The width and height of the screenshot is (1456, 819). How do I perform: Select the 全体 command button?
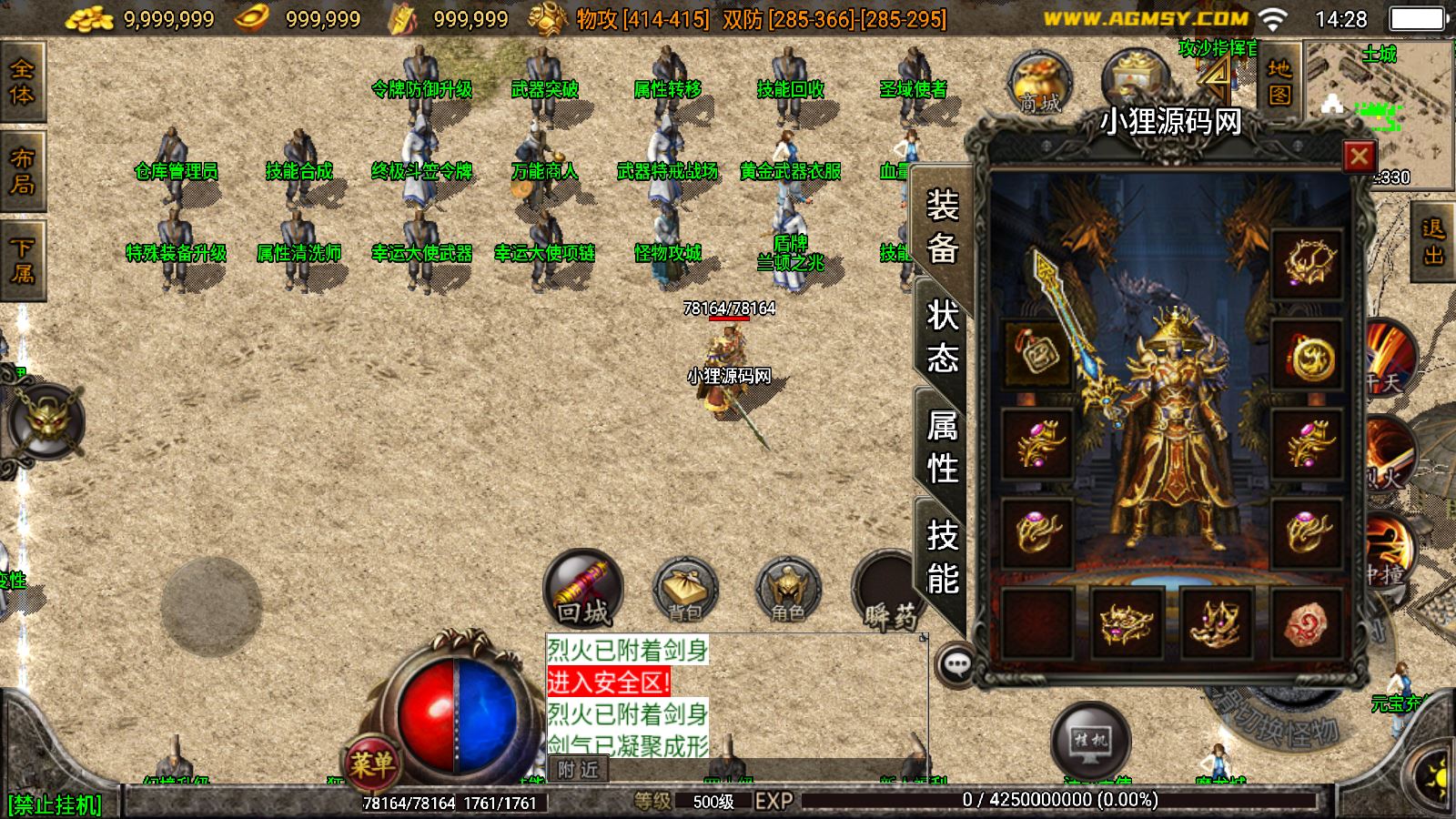(22, 82)
